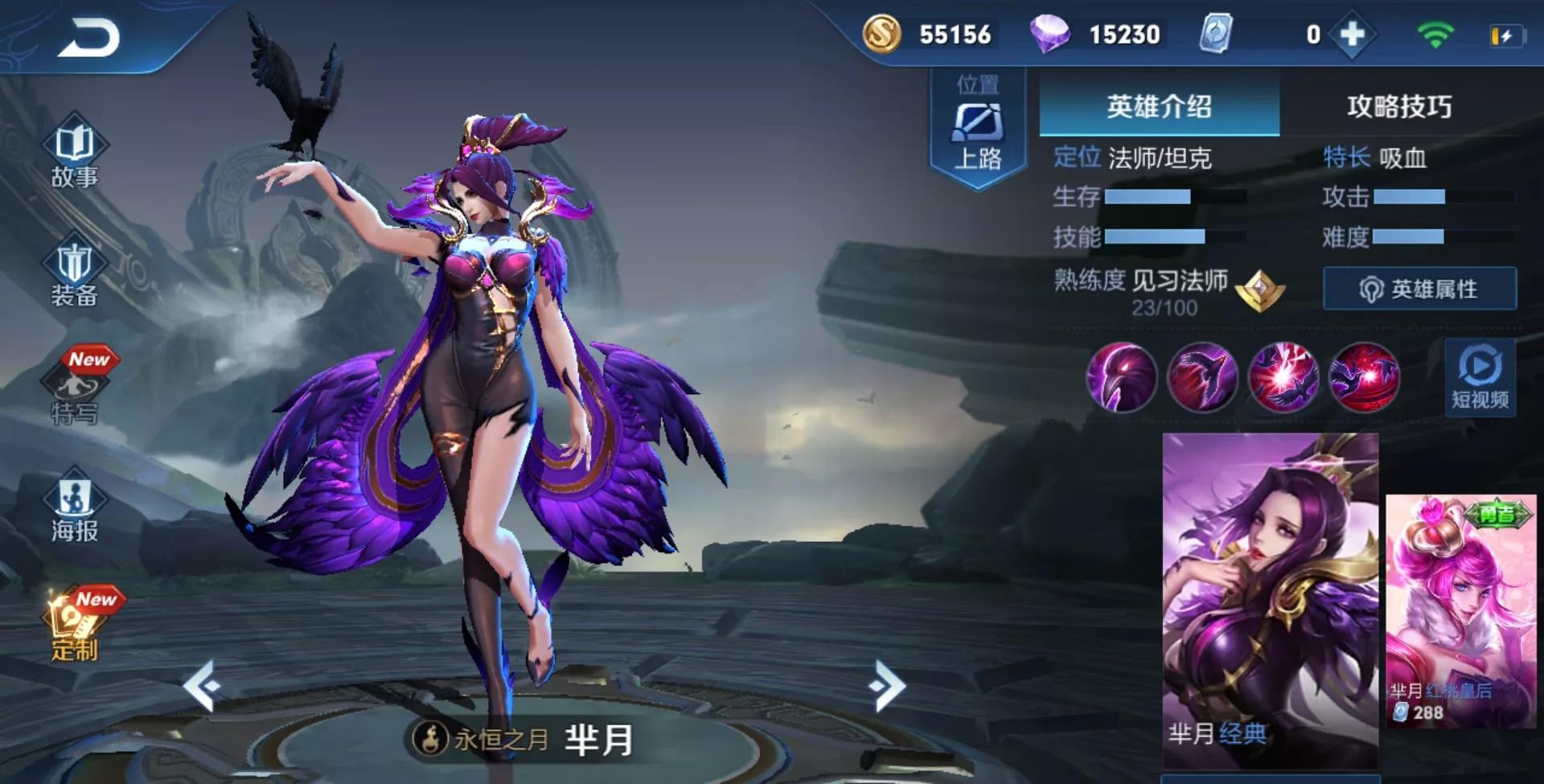
Task: Open the 故事 story menu
Action: 74,154
